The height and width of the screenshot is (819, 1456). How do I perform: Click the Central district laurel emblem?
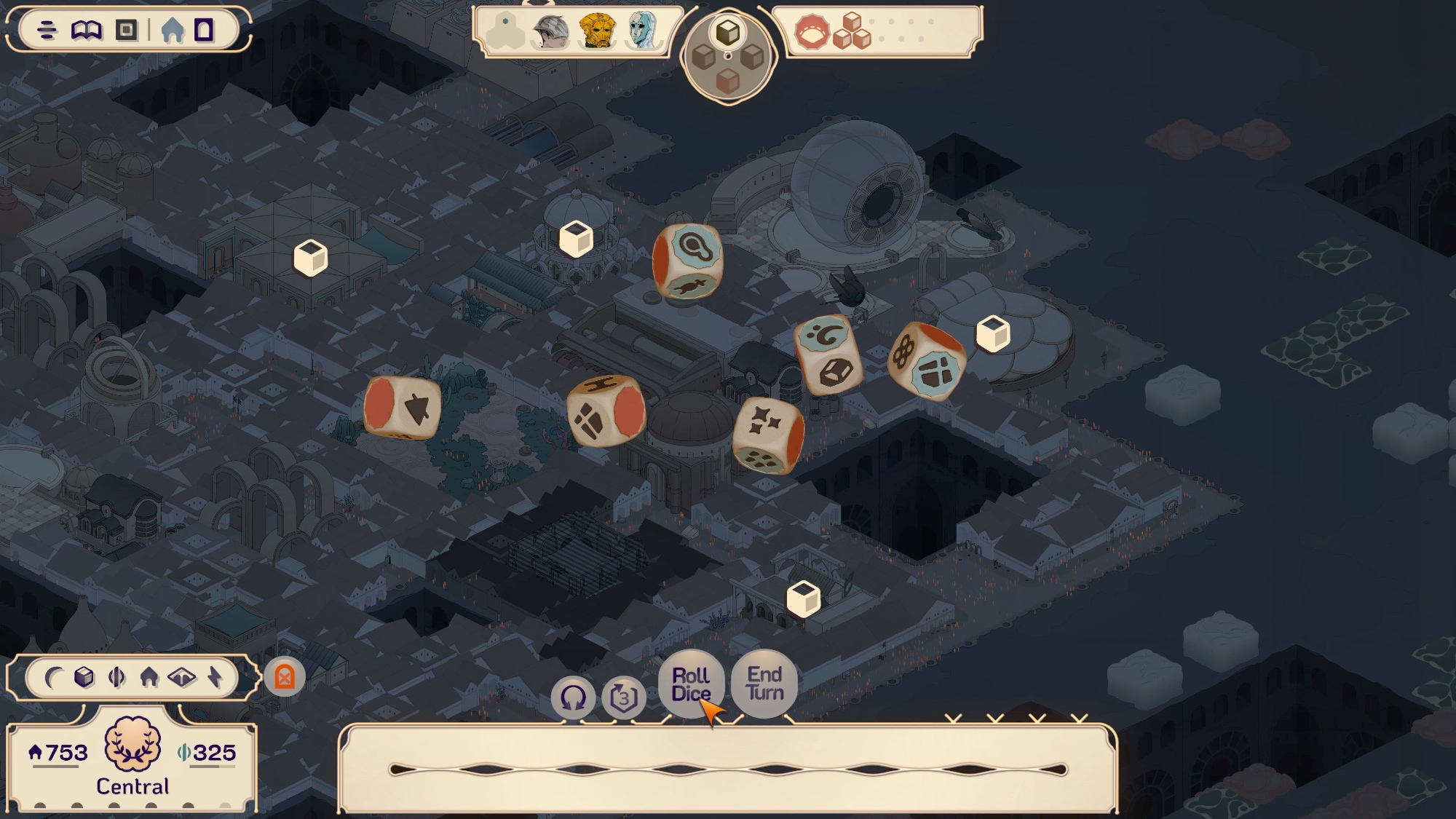(x=132, y=744)
